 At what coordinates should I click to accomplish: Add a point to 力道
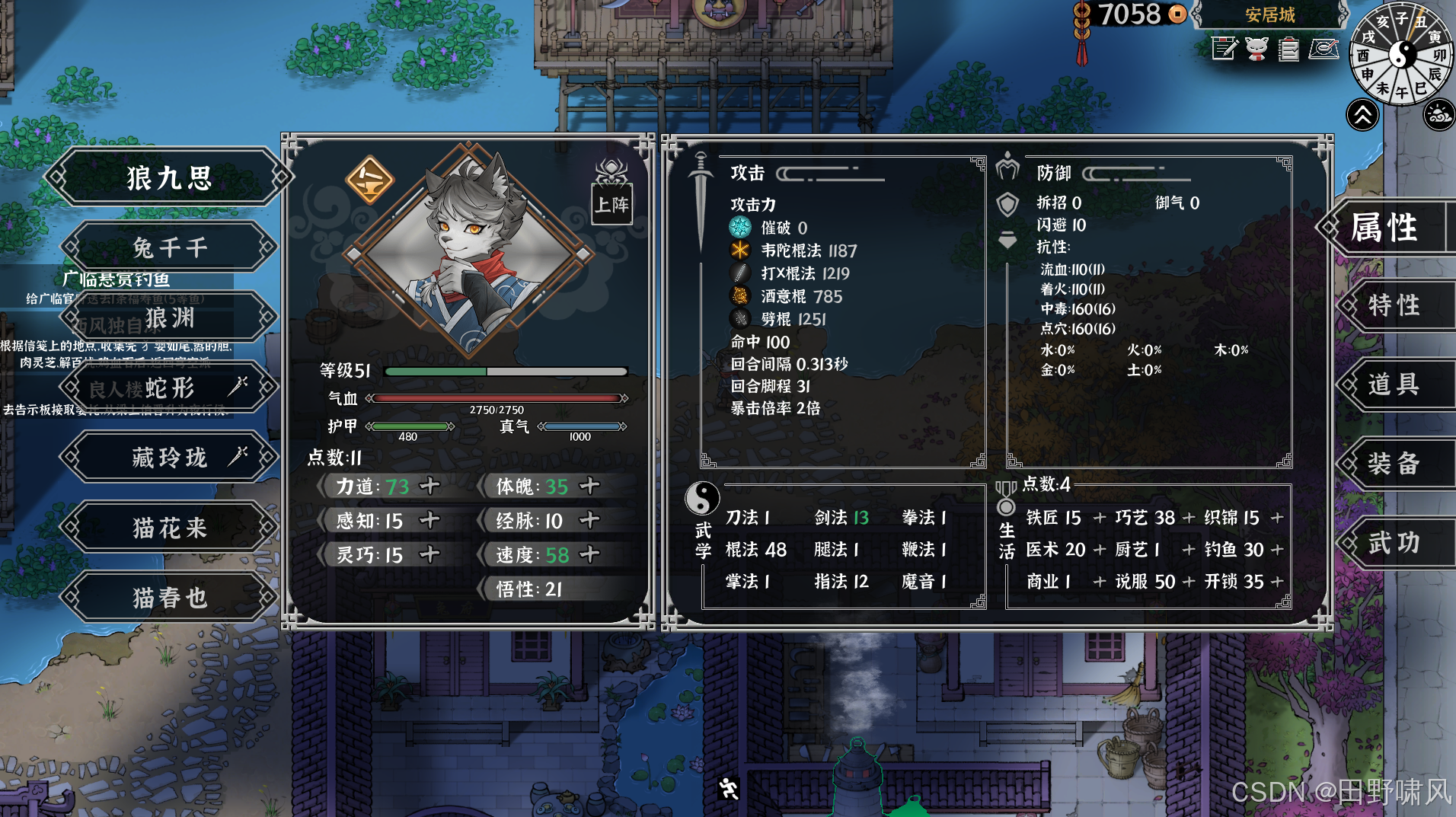430,486
